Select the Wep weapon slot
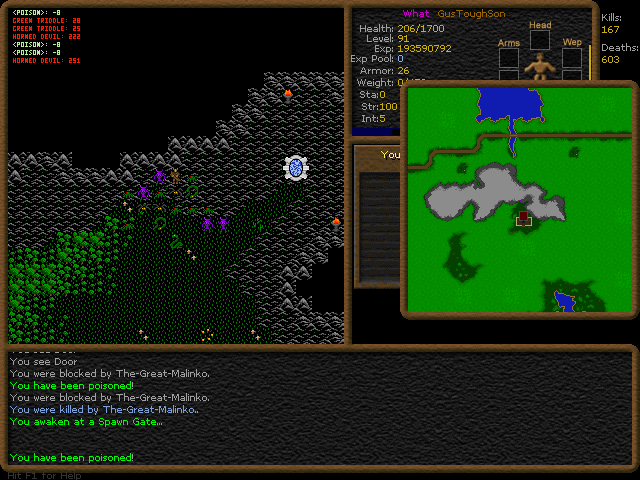640x480 pixels. 572,58
